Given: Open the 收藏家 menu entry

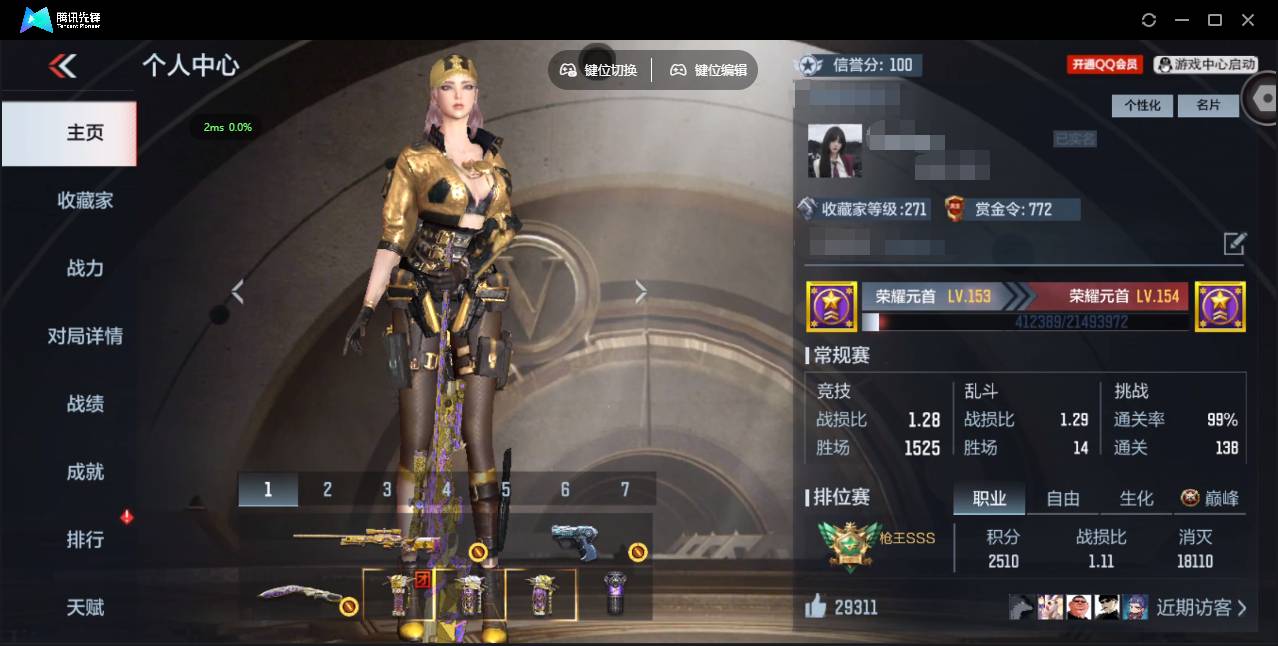Looking at the screenshot, I should click(x=85, y=200).
